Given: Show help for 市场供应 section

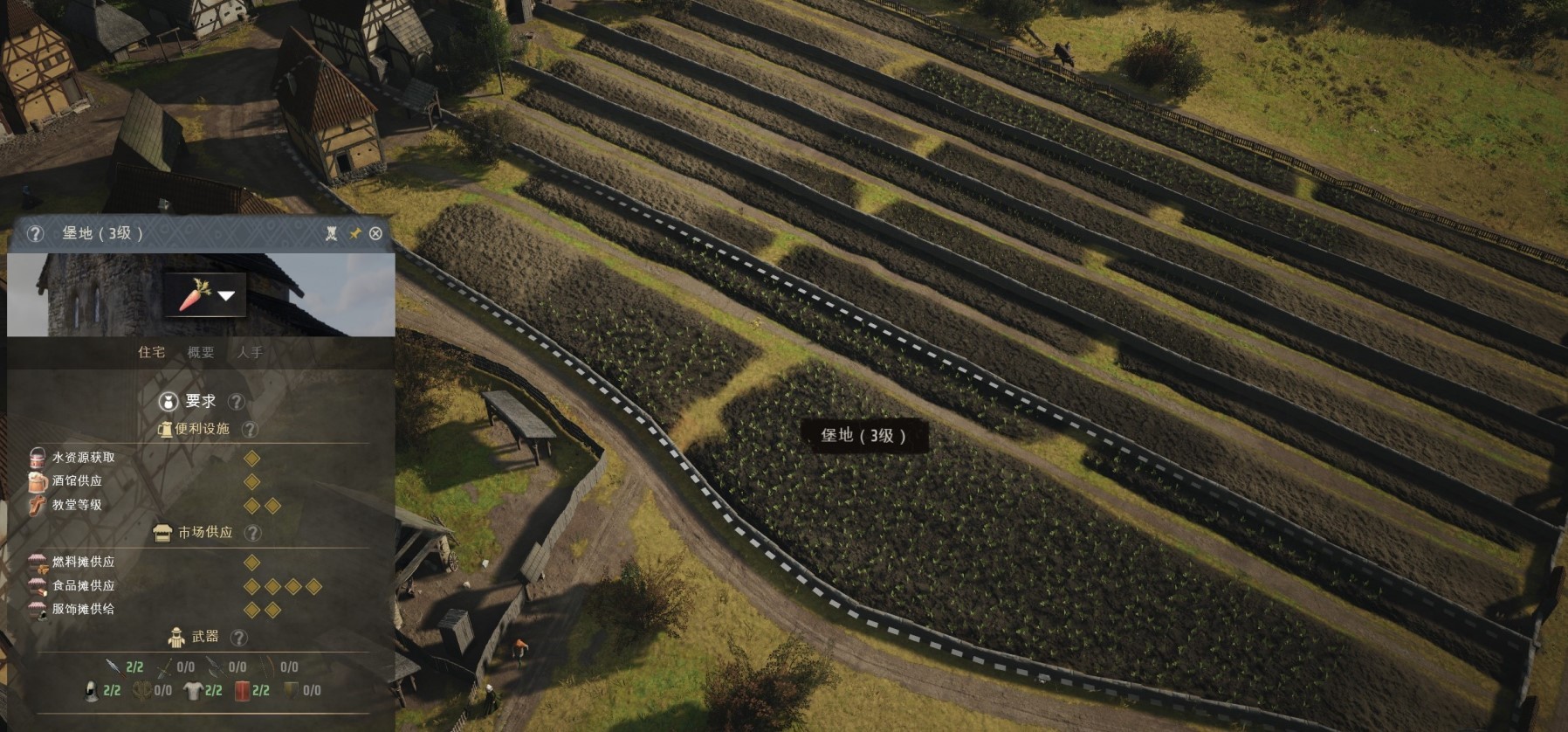Looking at the screenshot, I should pyautogui.click(x=252, y=532).
